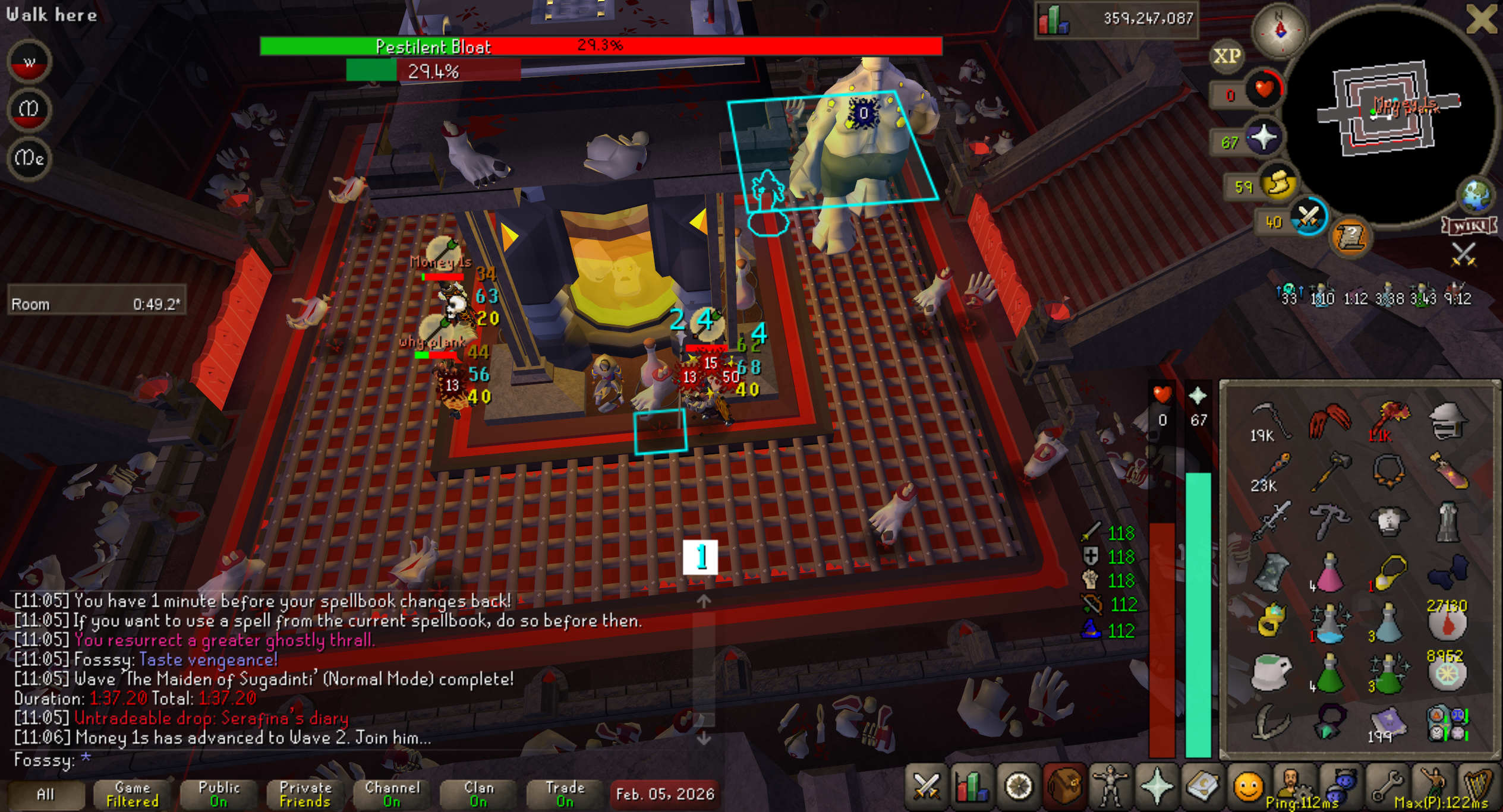The image size is (1503, 812).
Task: Open the world map globe
Action: pos(1476,195)
